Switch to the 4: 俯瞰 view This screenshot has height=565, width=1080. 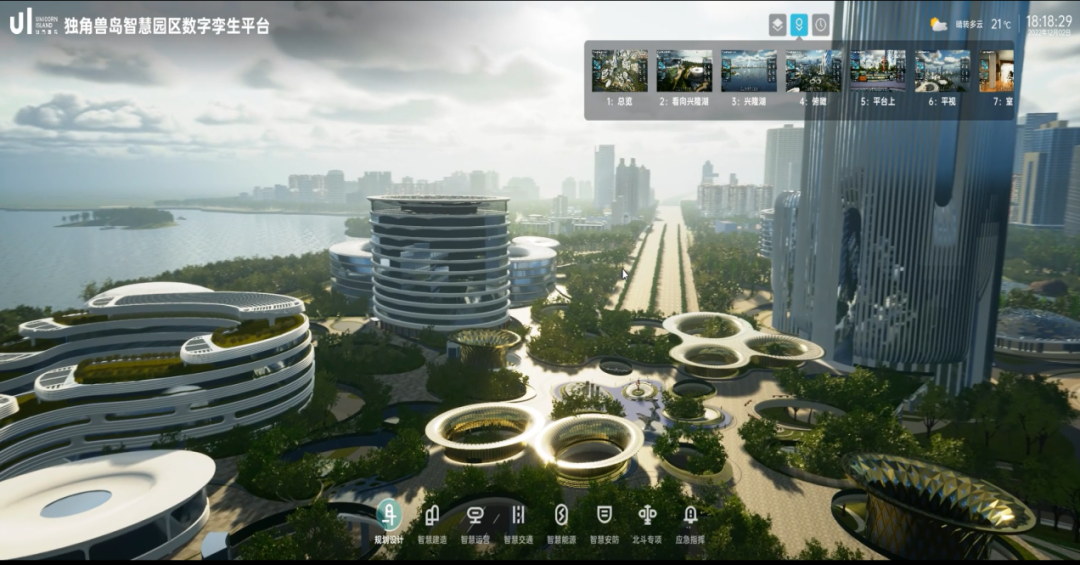pos(813,71)
